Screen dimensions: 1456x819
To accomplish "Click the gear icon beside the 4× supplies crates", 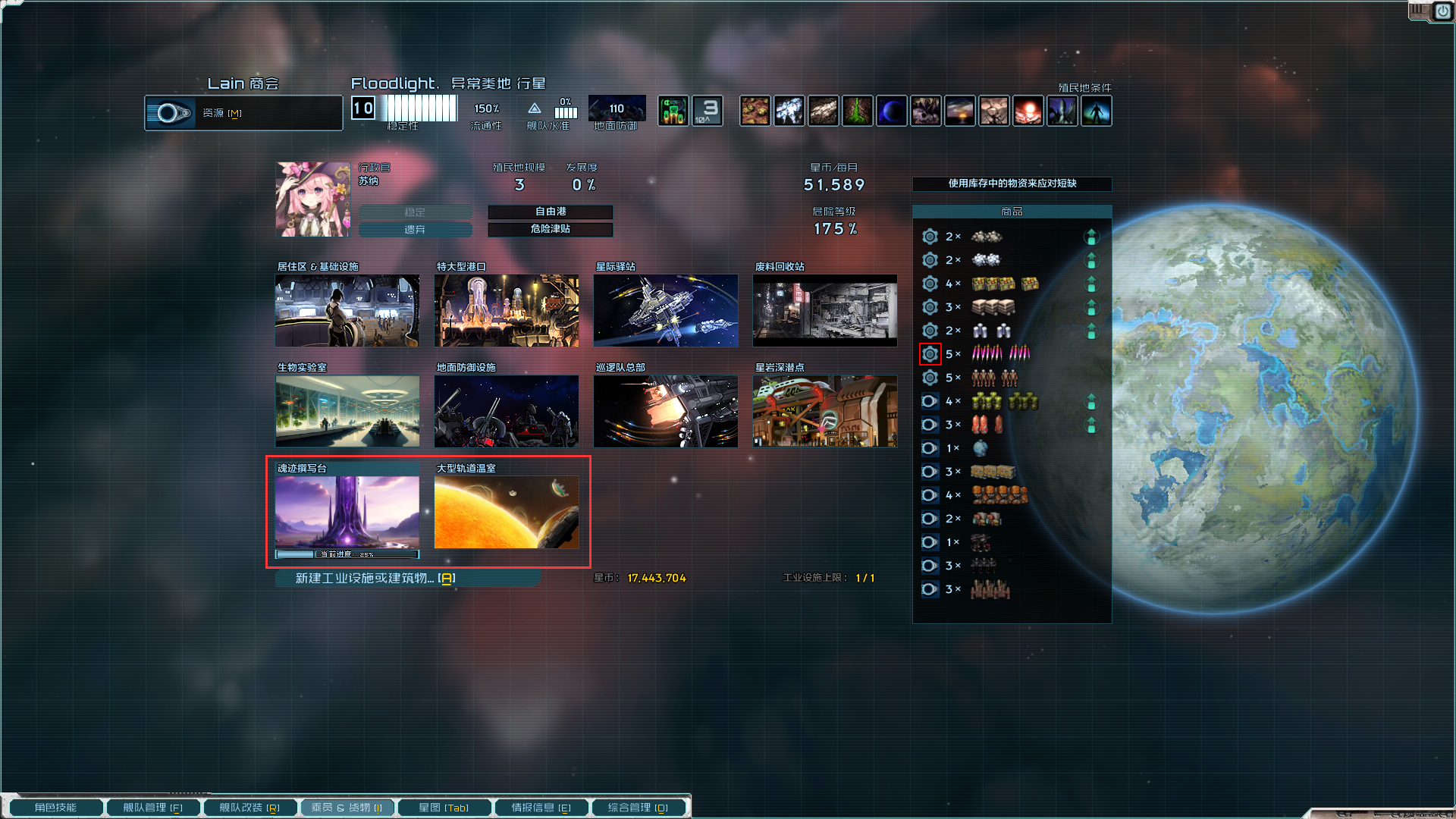I will (930, 283).
